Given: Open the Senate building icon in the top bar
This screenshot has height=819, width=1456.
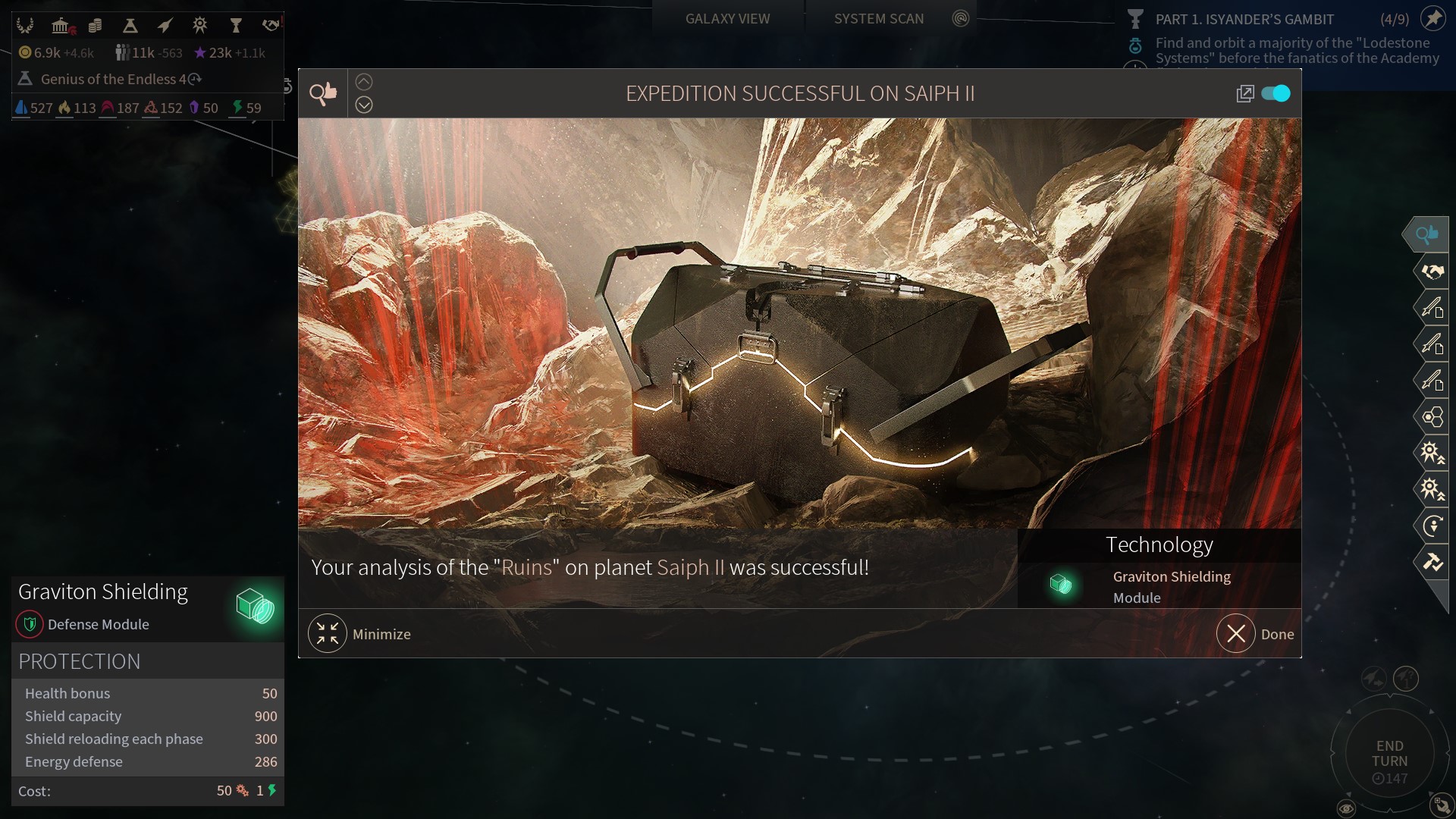Looking at the screenshot, I should coord(61,26).
